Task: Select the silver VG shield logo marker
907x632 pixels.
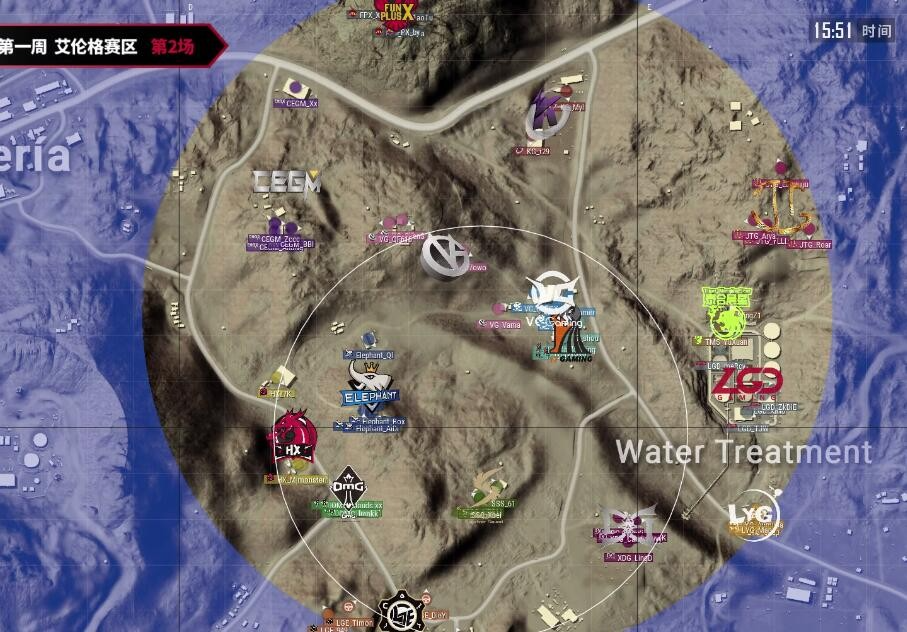Action: click(446, 254)
